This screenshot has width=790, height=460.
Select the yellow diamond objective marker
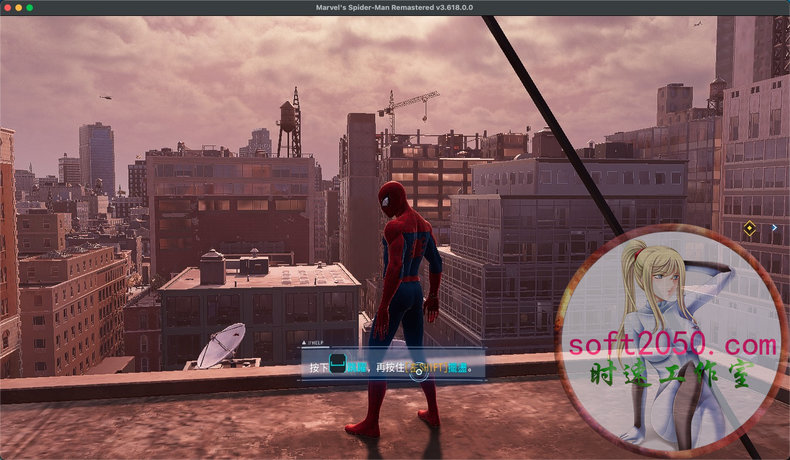pyautogui.click(x=749, y=229)
